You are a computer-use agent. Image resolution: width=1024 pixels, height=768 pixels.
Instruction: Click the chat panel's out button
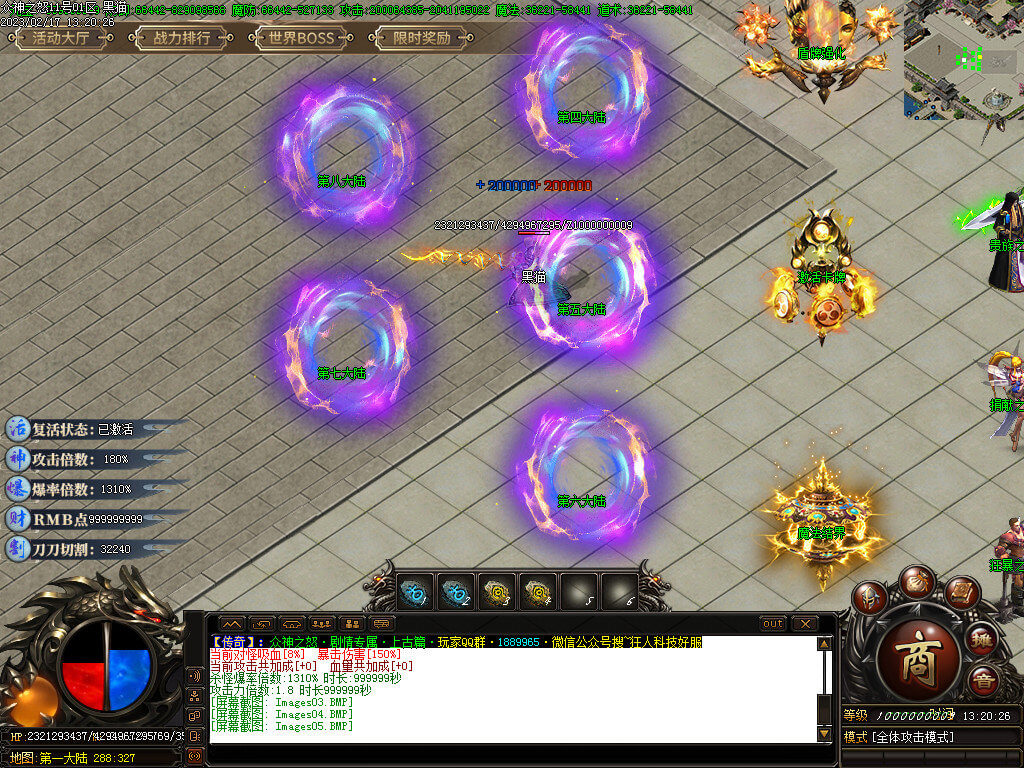click(773, 624)
